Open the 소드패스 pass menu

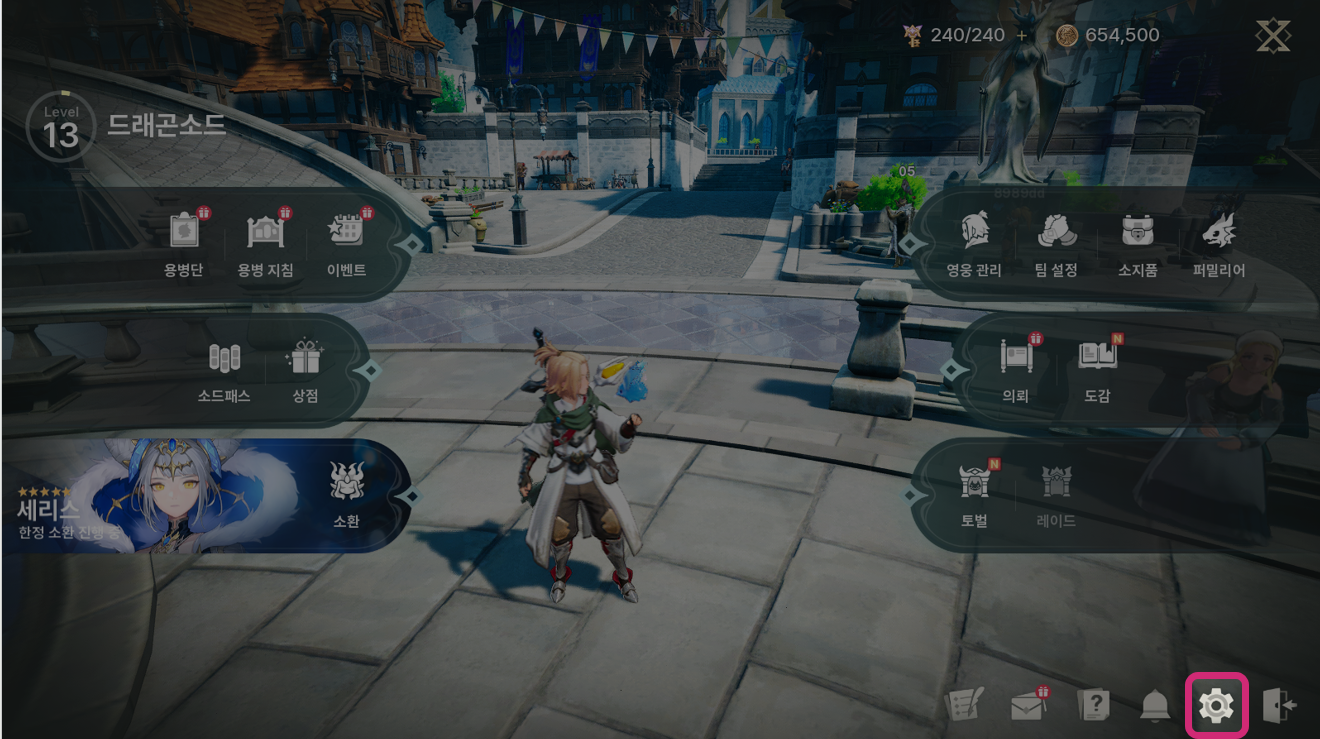(224, 369)
